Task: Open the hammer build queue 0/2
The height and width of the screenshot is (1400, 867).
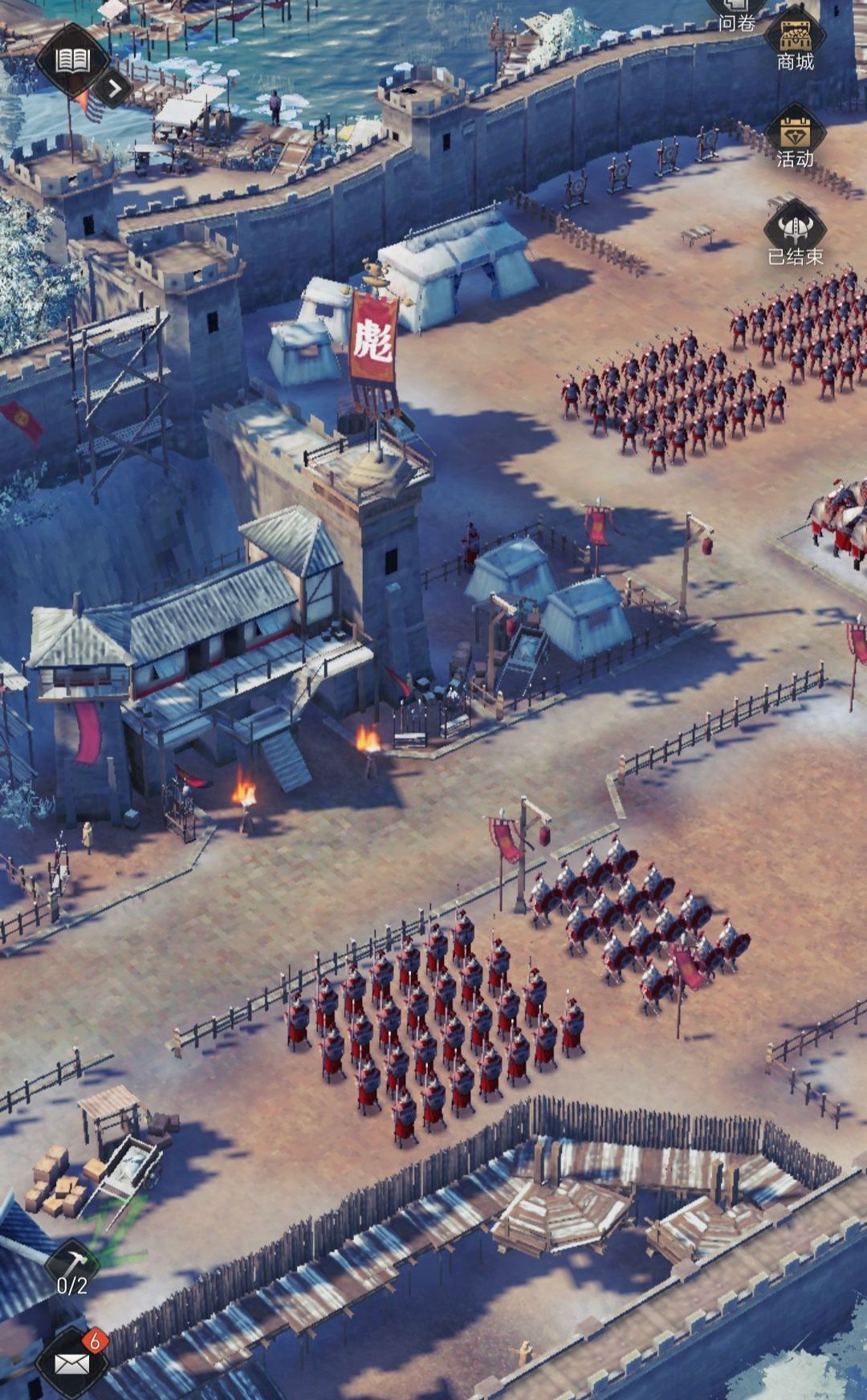Action: coord(72,1269)
